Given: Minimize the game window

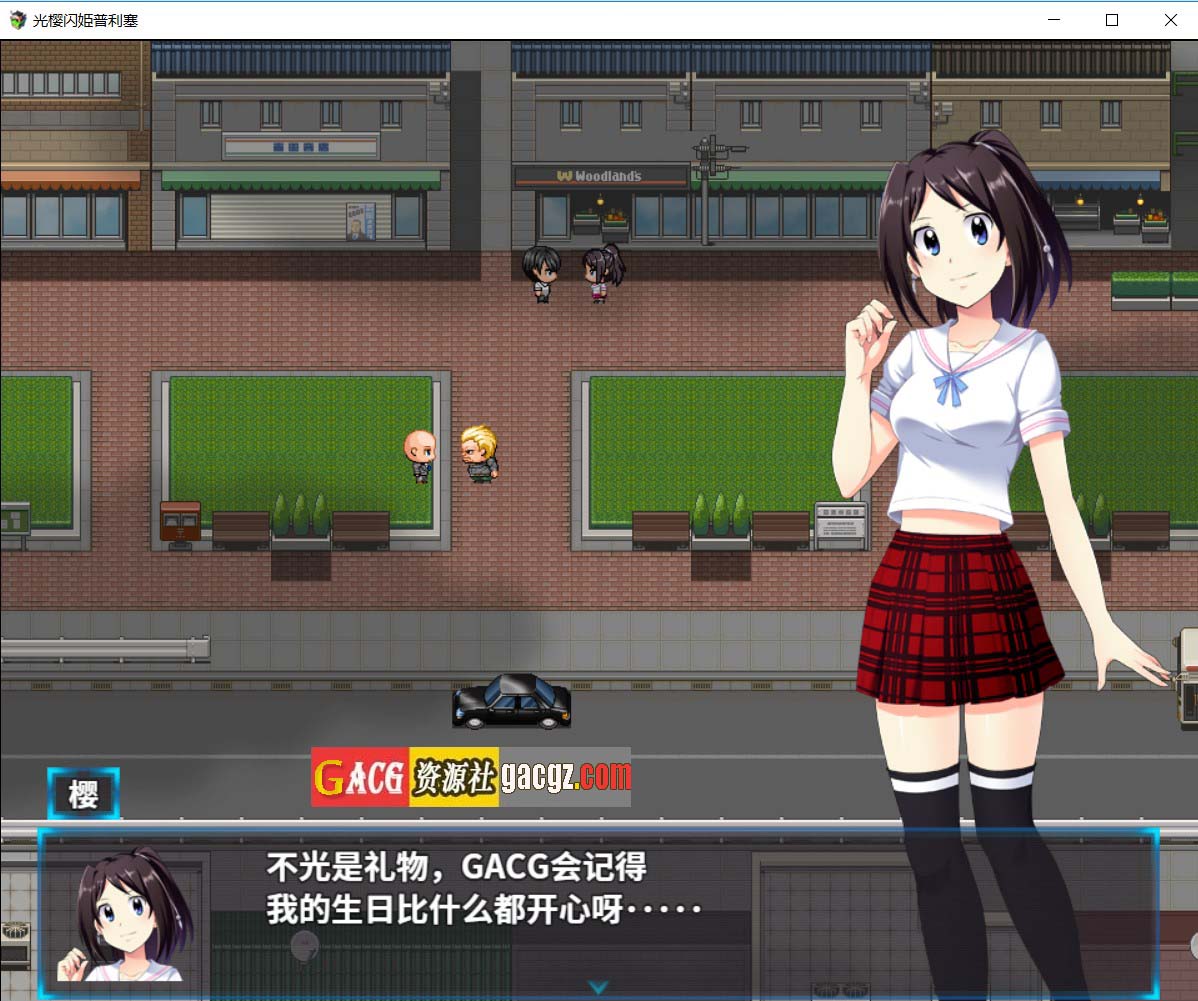Looking at the screenshot, I should click(x=1053, y=20).
